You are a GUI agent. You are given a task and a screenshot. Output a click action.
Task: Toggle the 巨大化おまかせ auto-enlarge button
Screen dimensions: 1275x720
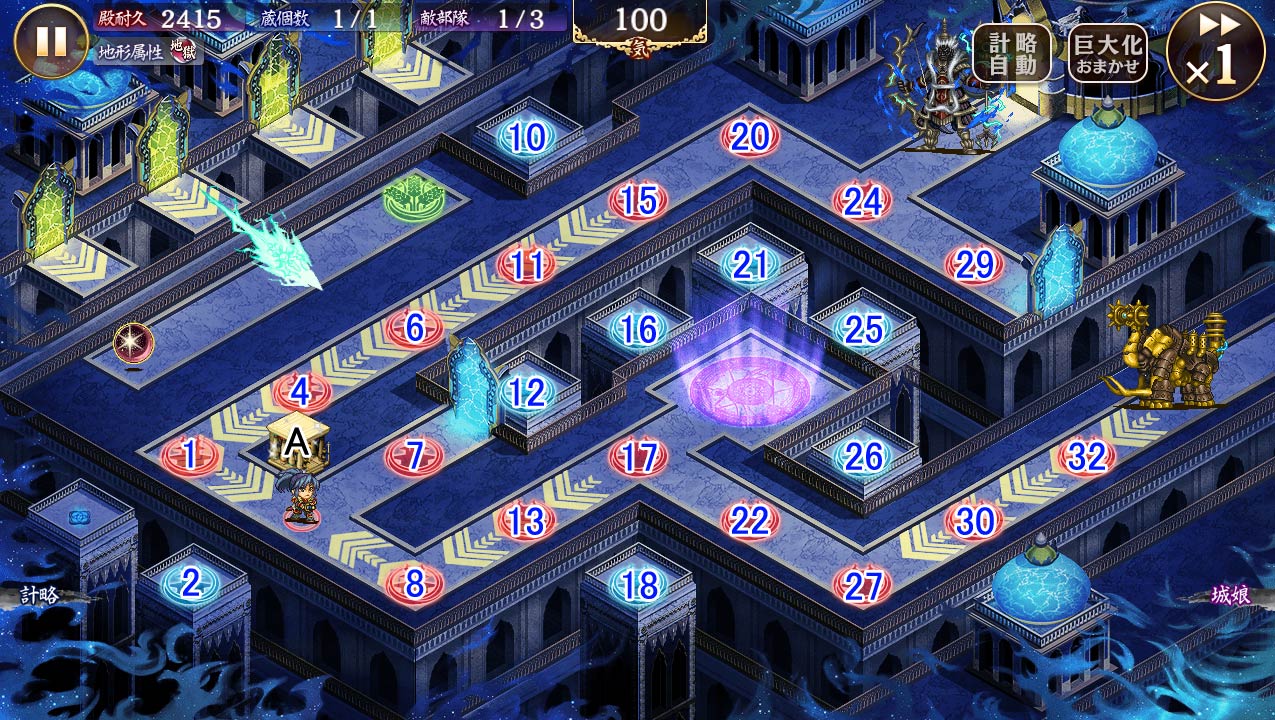click(x=1107, y=52)
